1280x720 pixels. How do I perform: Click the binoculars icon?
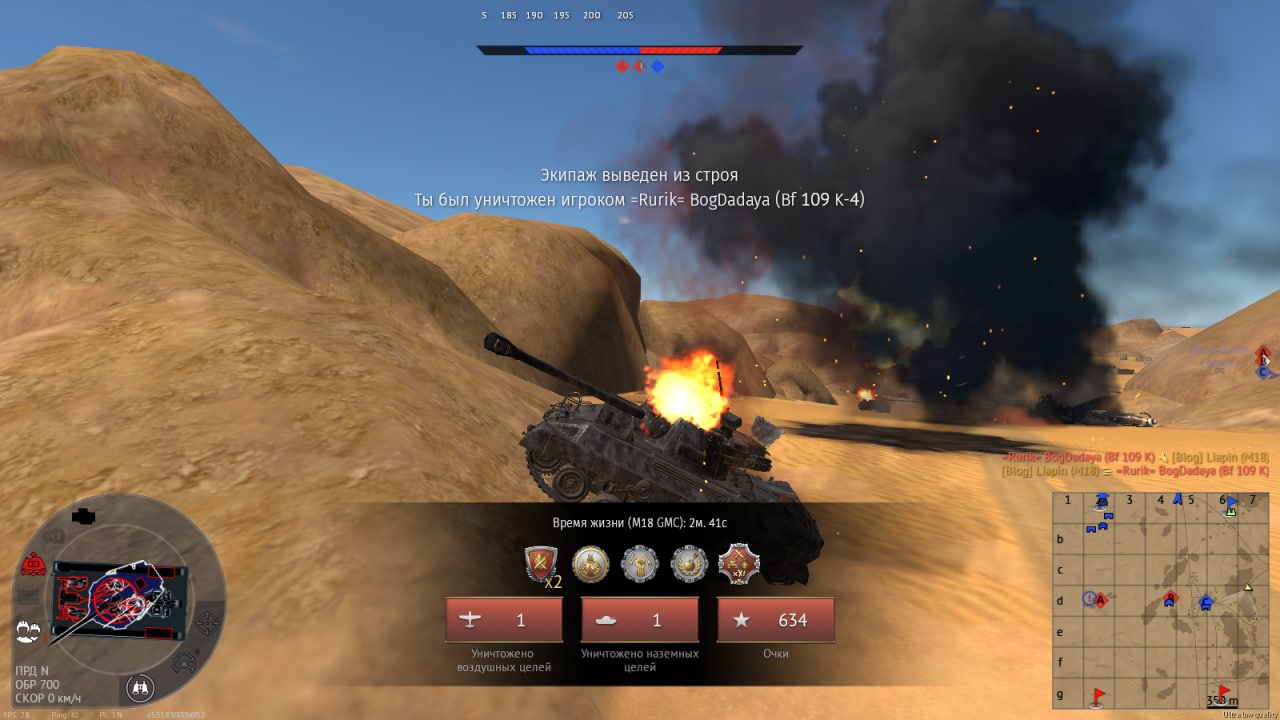pos(140,688)
